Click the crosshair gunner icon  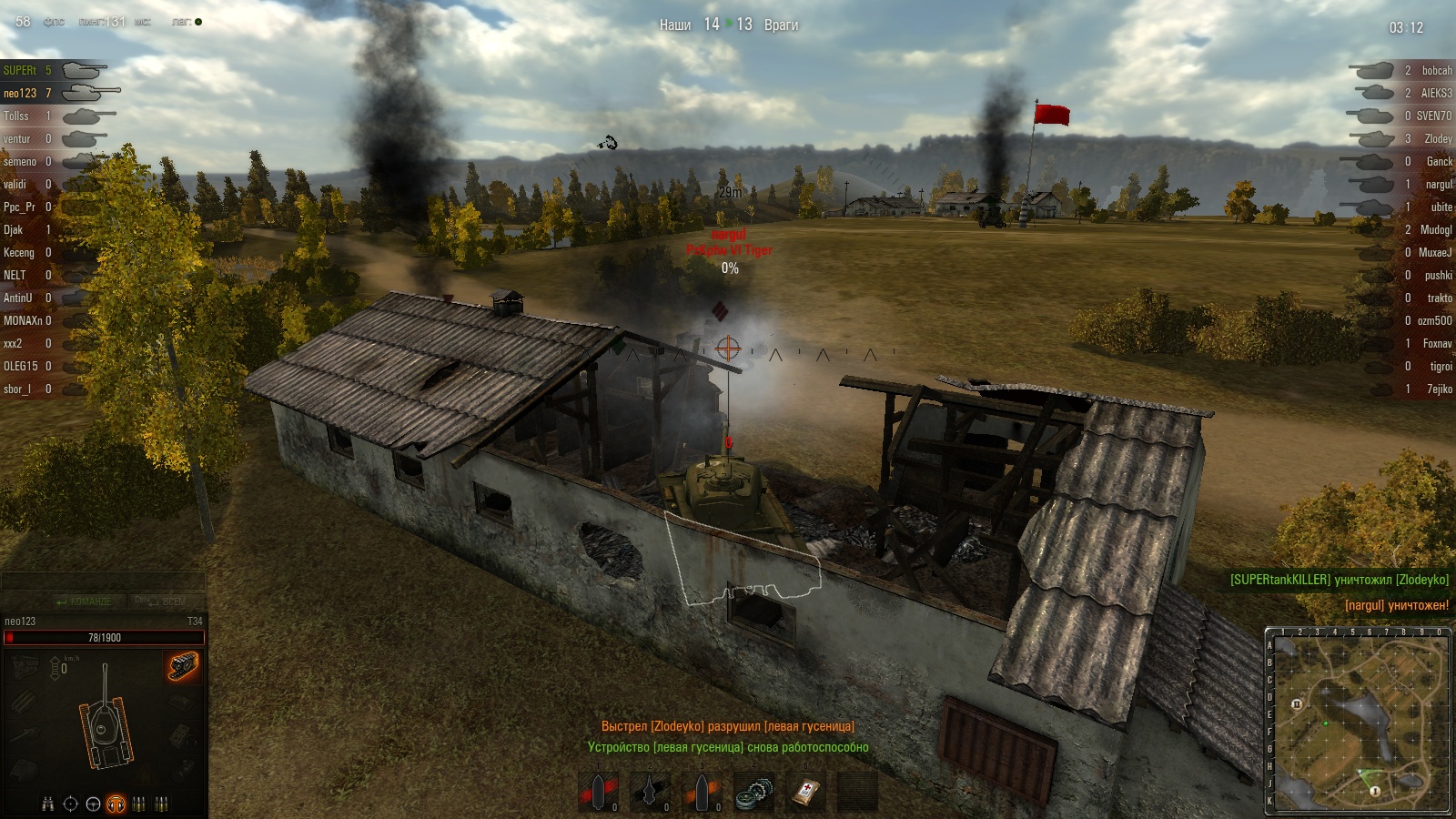(x=71, y=804)
